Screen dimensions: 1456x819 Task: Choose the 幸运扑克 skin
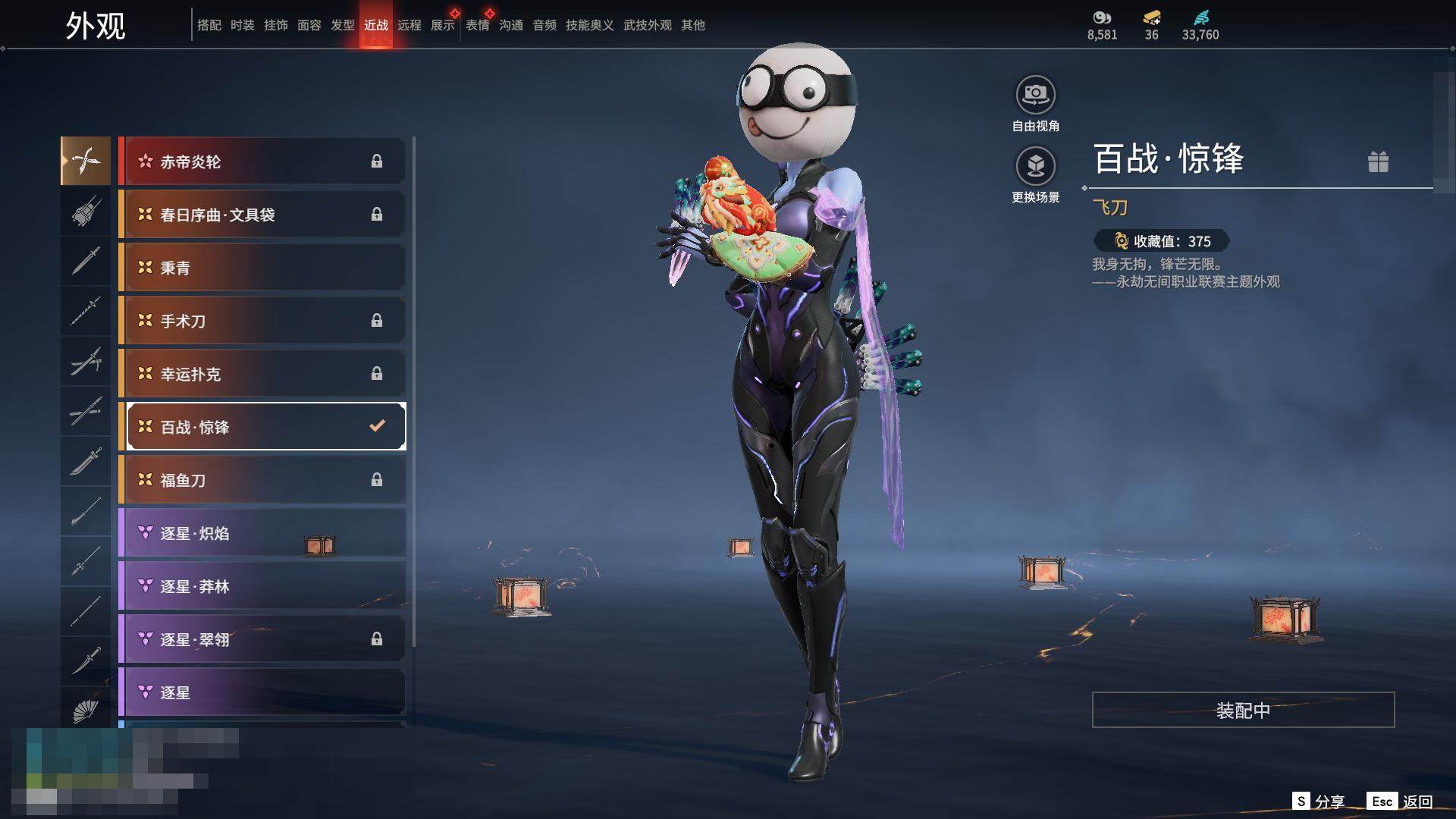(x=262, y=374)
